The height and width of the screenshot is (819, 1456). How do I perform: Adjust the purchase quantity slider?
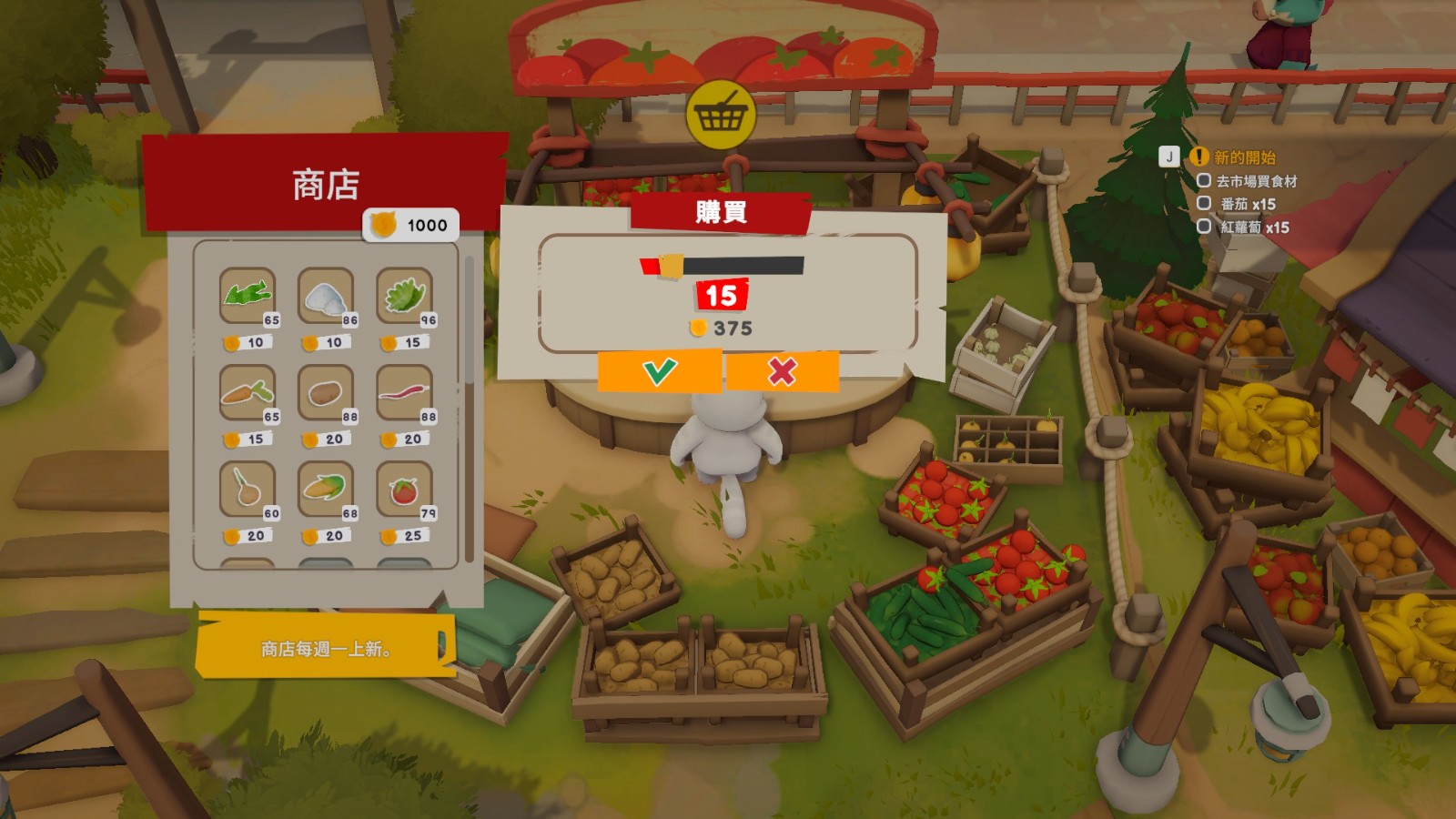(672, 266)
